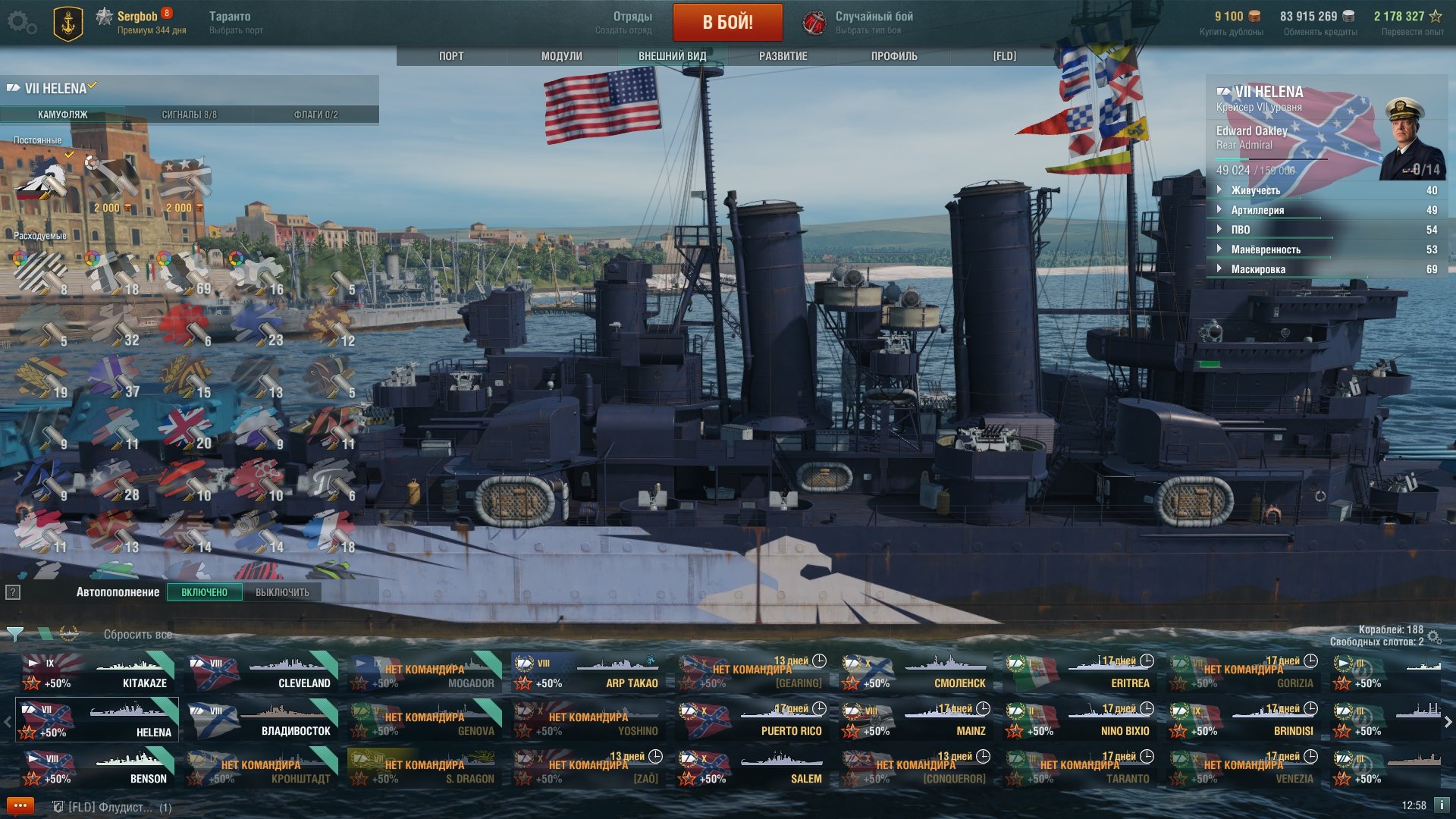Reset carousel filters with Сбросить все
The height and width of the screenshot is (819, 1456).
click(x=137, y=635)
